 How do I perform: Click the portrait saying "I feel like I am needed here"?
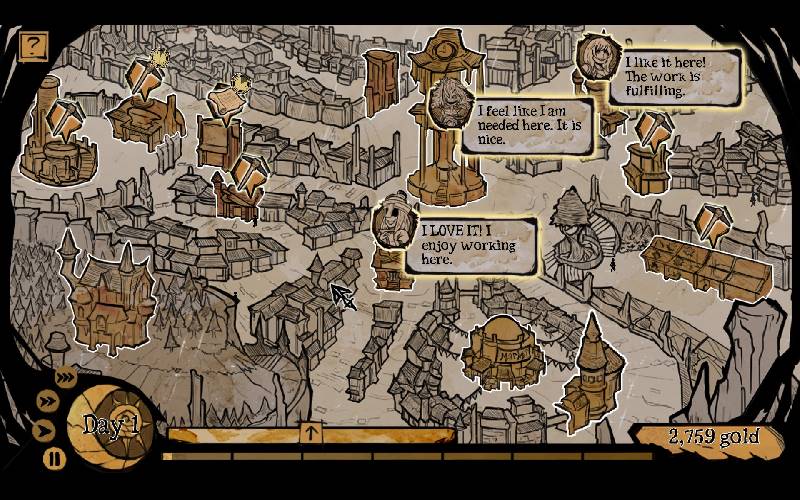tap(449, 101)
